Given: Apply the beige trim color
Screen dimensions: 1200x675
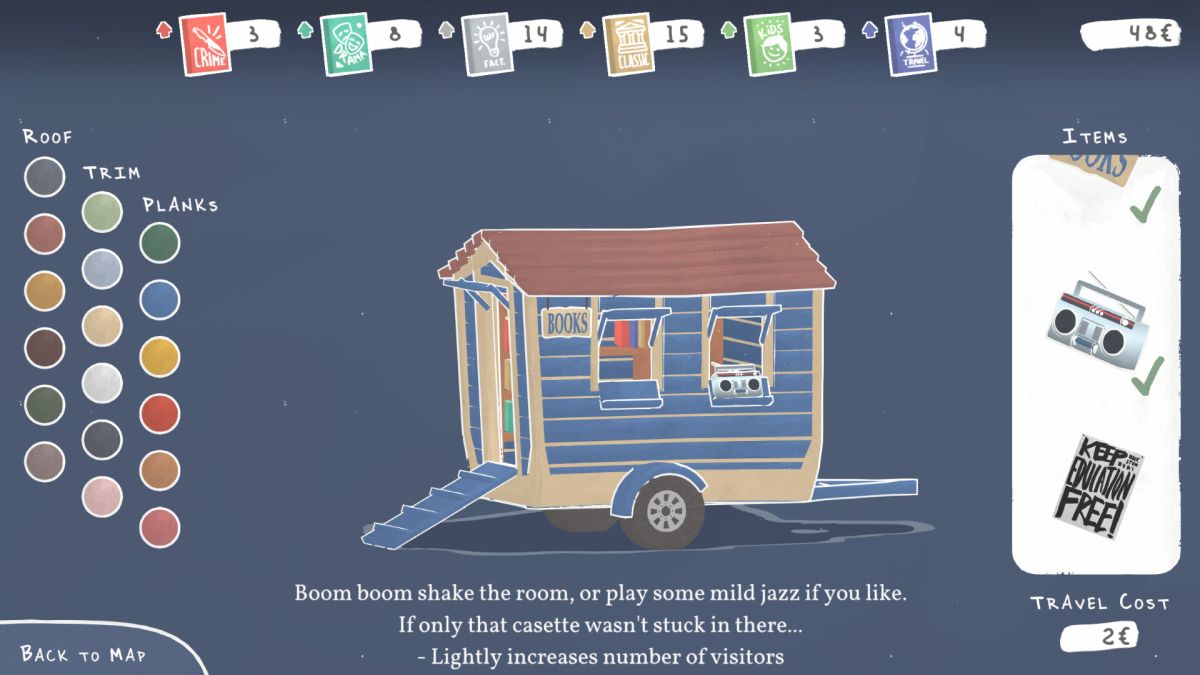Looking at the screenshot, I should (102, 326).
